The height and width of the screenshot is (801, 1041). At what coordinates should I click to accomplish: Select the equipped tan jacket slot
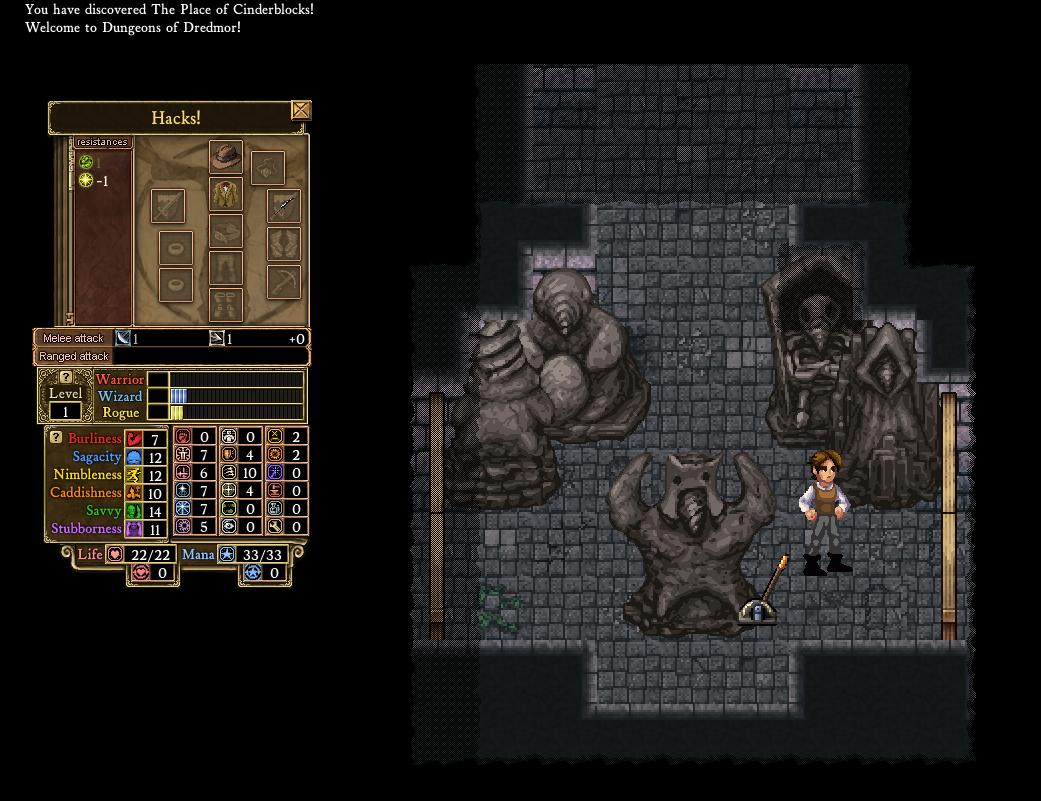point(226,194)
